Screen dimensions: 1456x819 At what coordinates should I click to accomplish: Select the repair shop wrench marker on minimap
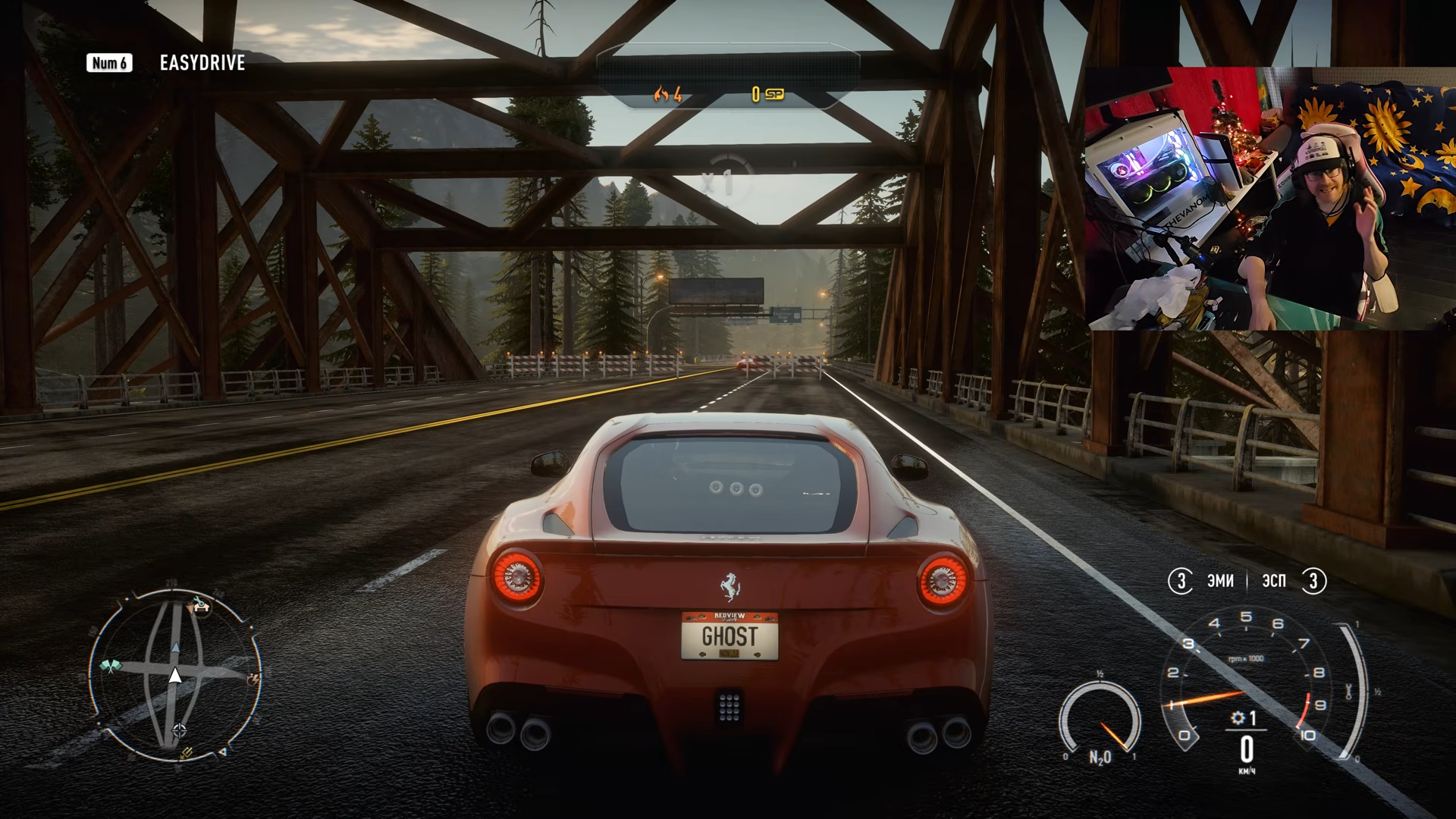tap(200, 604)
